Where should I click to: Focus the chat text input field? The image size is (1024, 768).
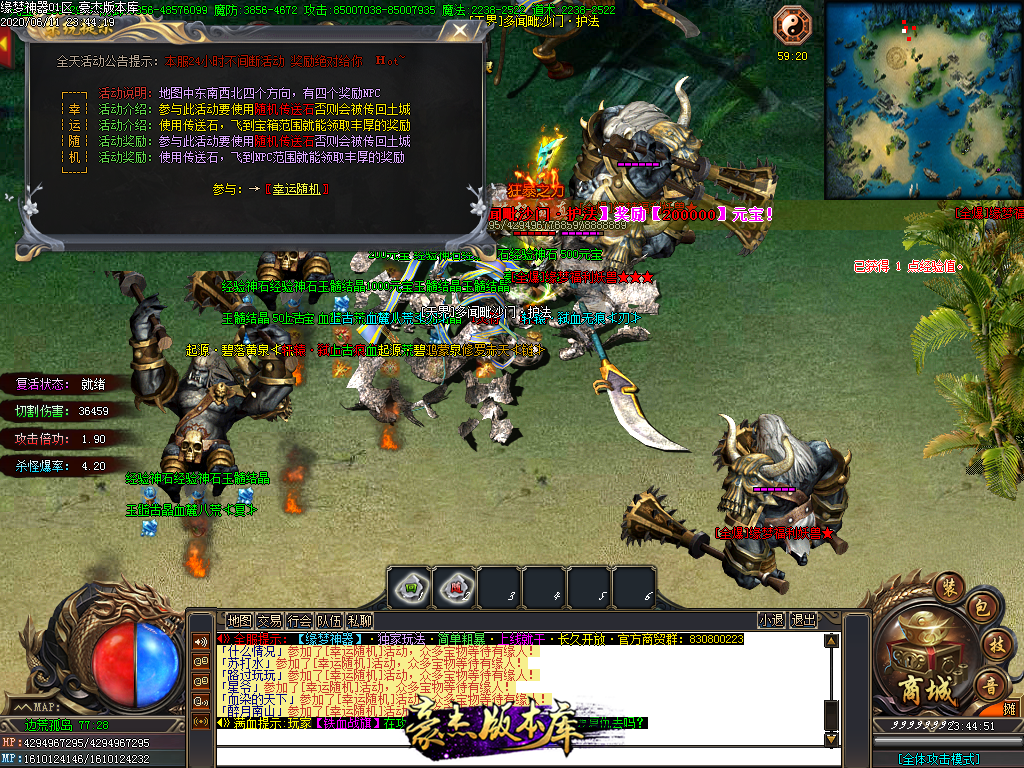click(x=520, y=756)
